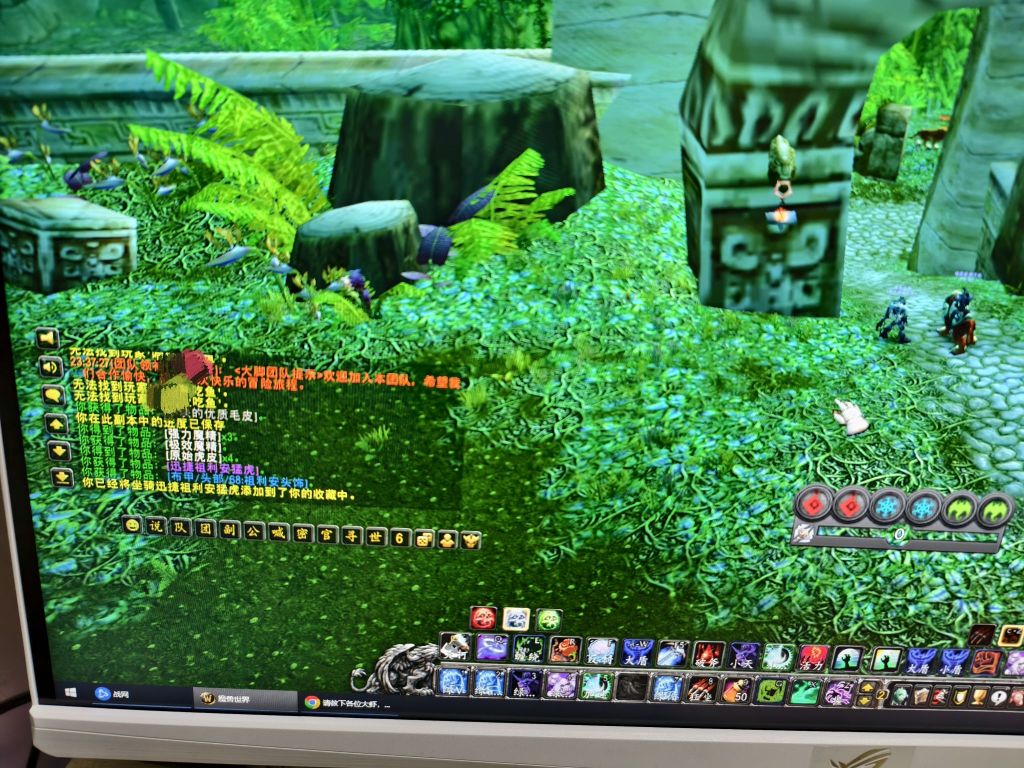Select the 说 (say) chat channel button
The image size is (1024, 768).
coord(155,526)
